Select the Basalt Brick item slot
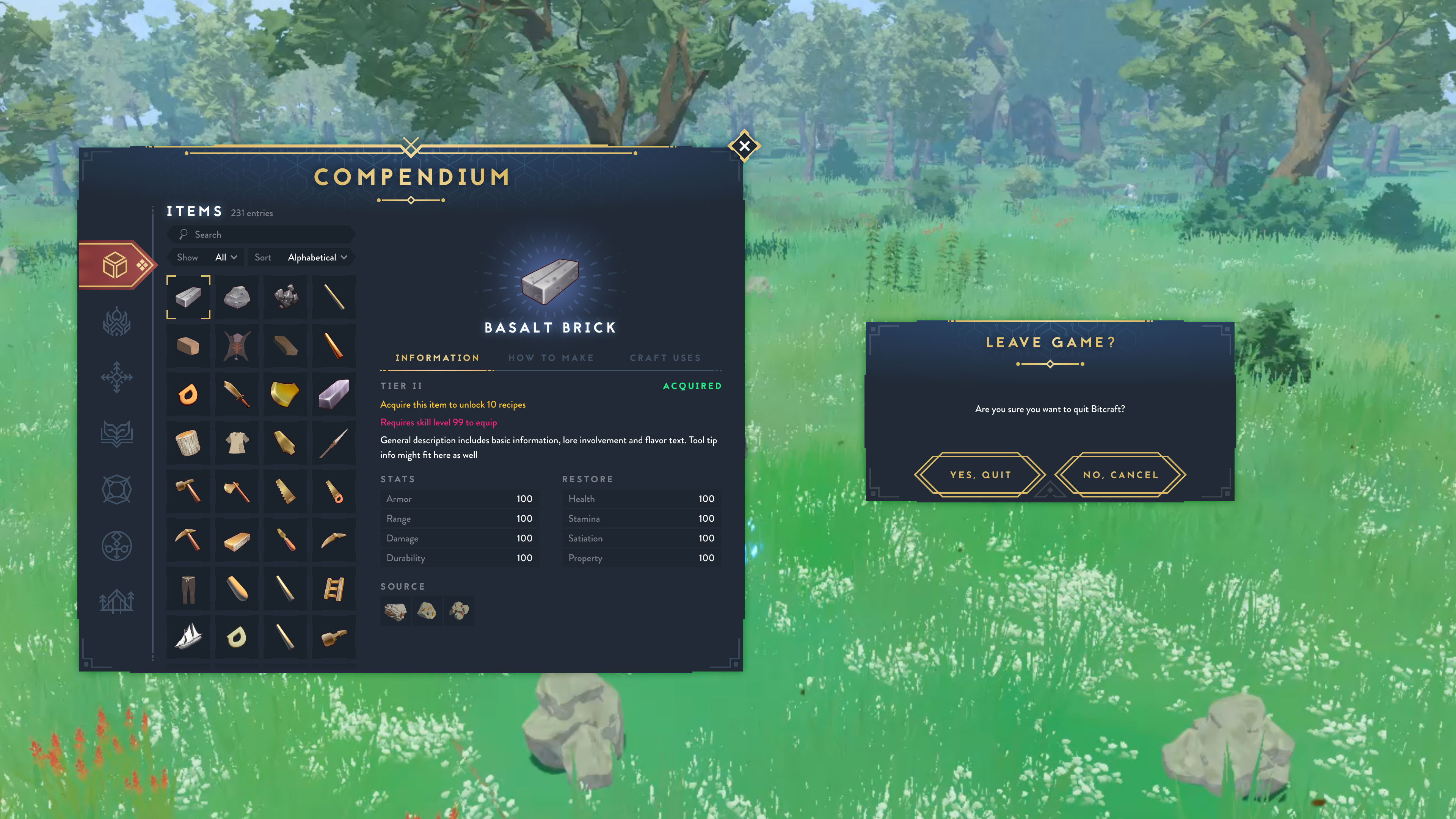 pos(188,297)
